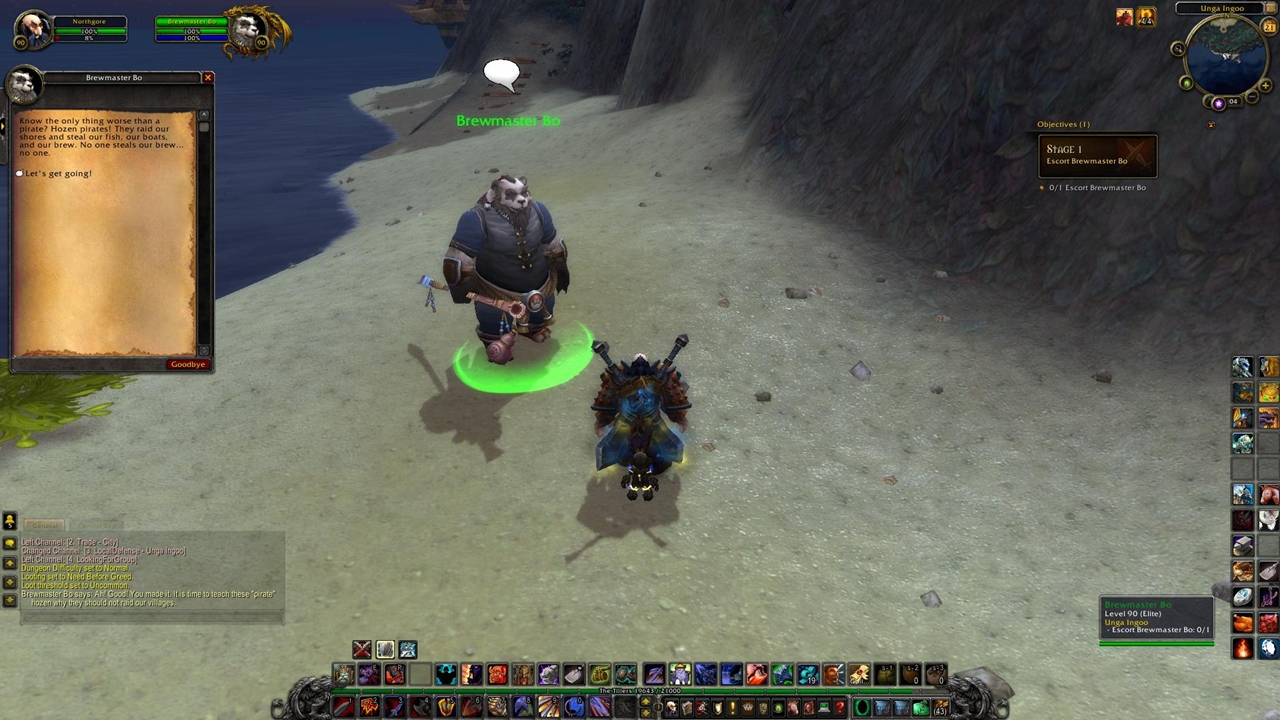This screenshot has width=1280, height=720.
Task: Click the 4/4 buff icon
Action: [1146, 17]
